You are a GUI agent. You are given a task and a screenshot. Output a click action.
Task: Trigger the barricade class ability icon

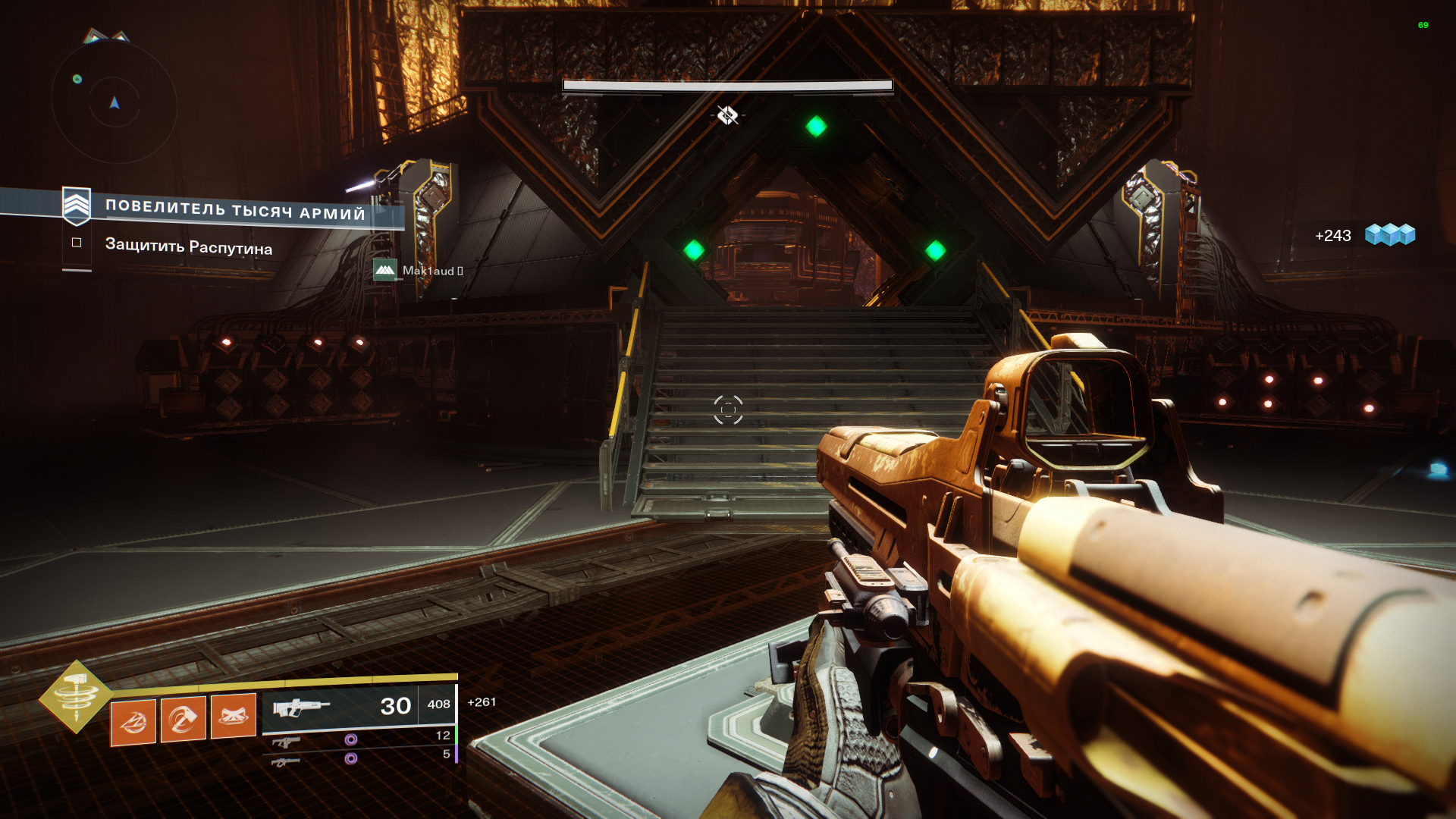click(x=234, y=715)
